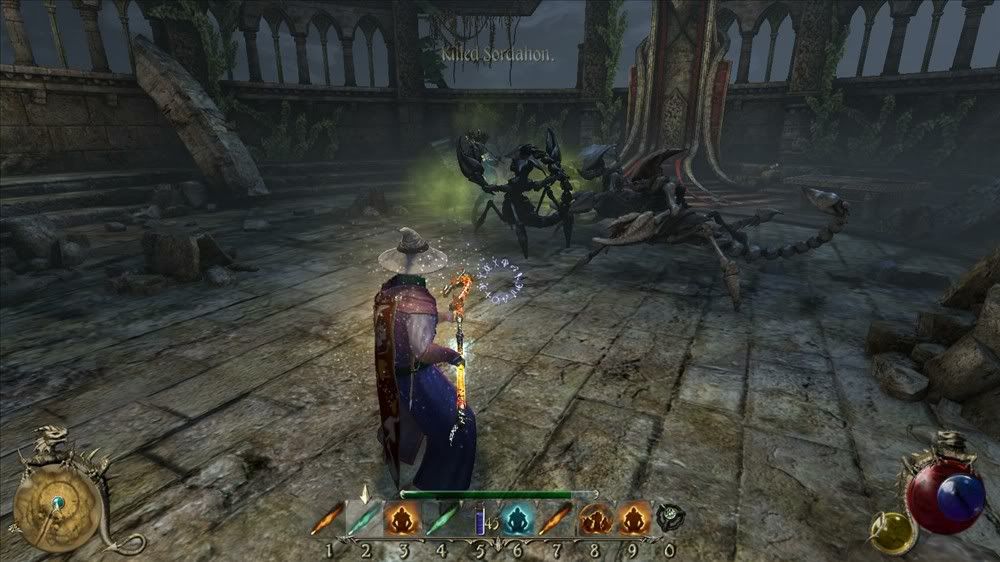The width and height of the screenshot is (1000, 562).
Task: Activate the orange figure spell in slot 3
Action: (402, 519)
